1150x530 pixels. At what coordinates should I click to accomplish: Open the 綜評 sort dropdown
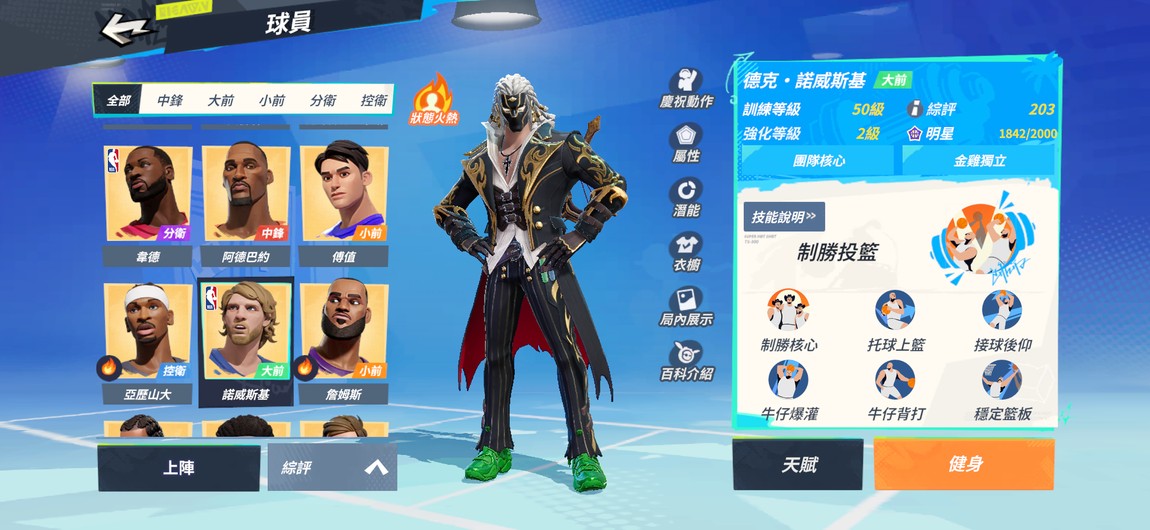(332, 467)
